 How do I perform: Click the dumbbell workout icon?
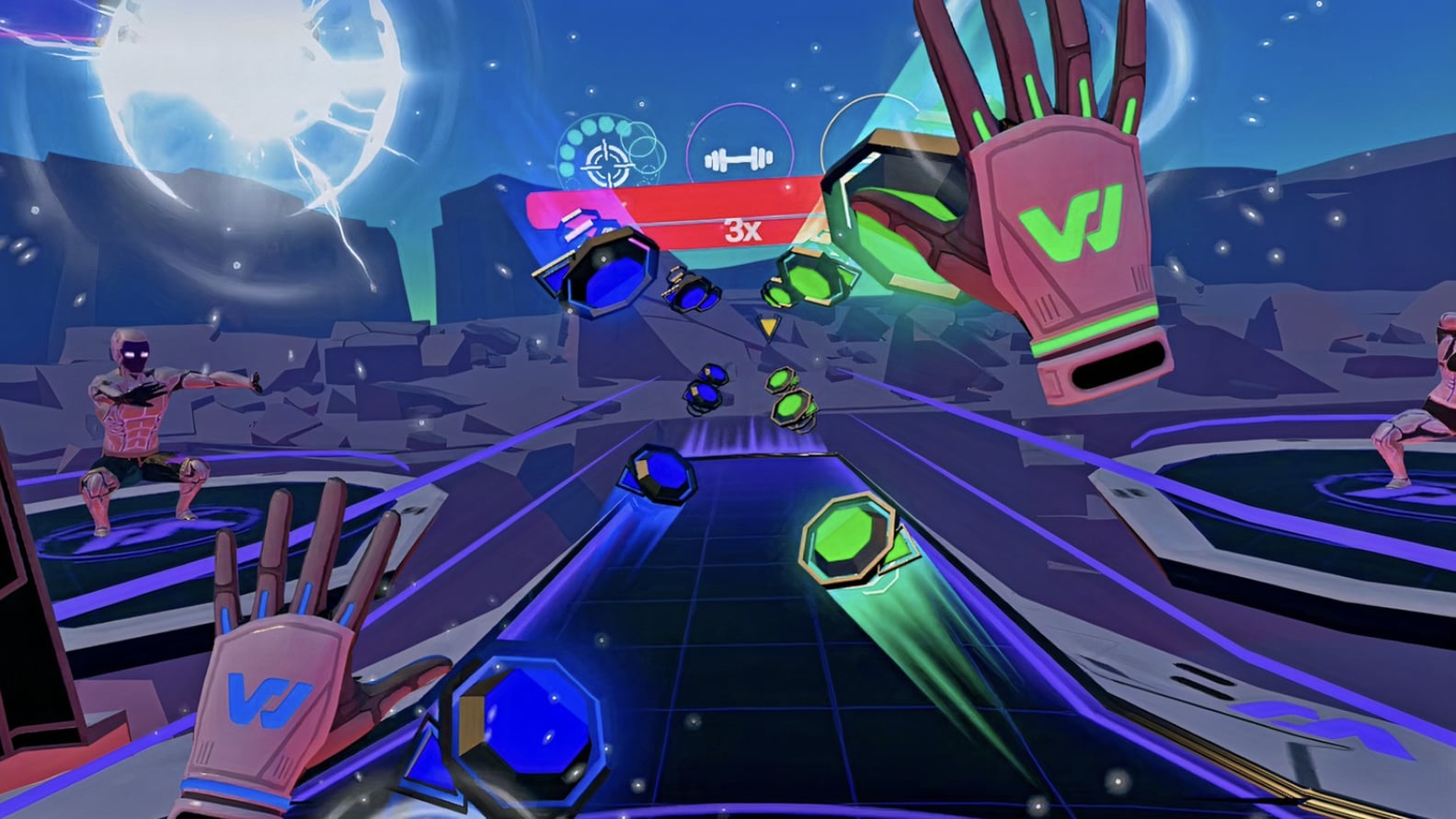tap(739, 158)
